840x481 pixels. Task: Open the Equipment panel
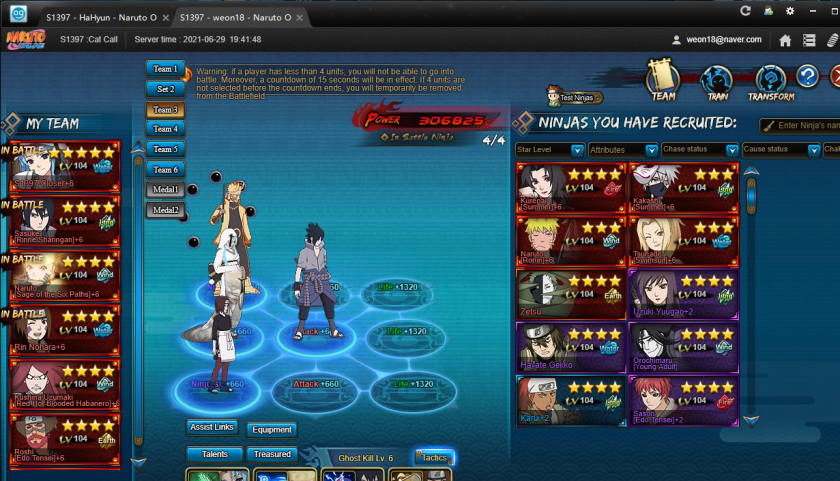click(272, 430)
